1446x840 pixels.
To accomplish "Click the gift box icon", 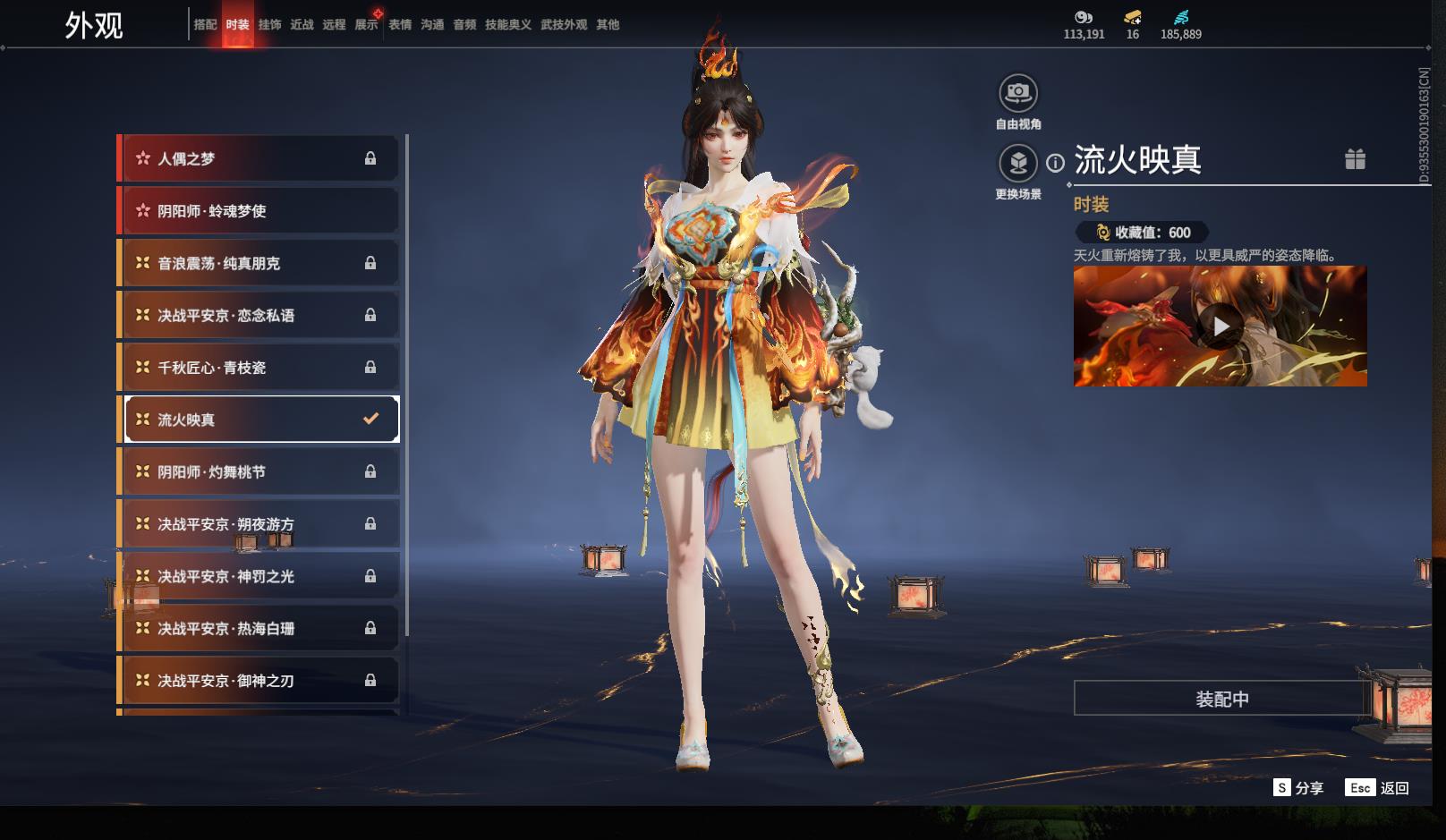I will pyautogui.click(x=1355, y=159).
